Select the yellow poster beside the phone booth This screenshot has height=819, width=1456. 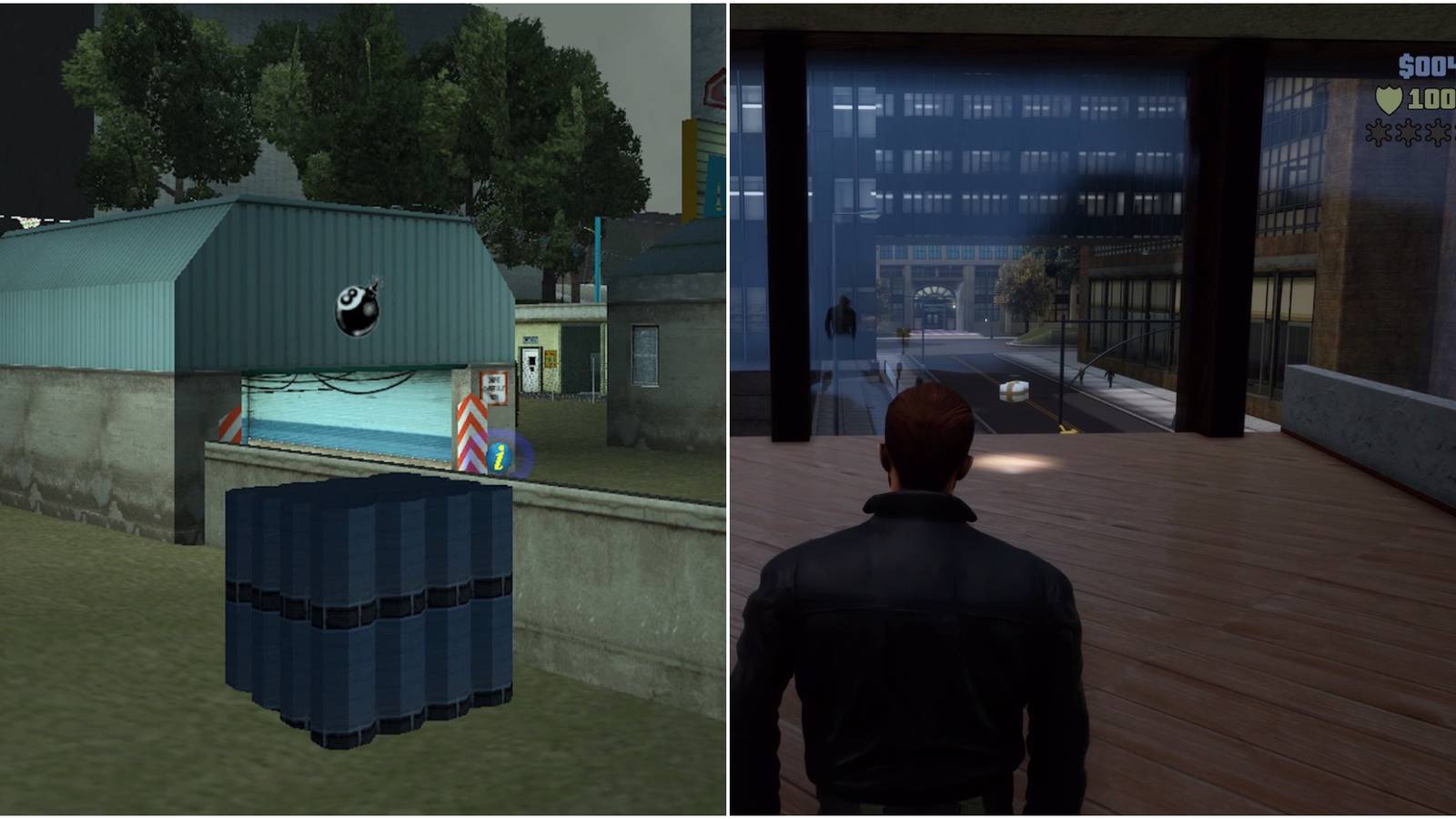(550, 359)
